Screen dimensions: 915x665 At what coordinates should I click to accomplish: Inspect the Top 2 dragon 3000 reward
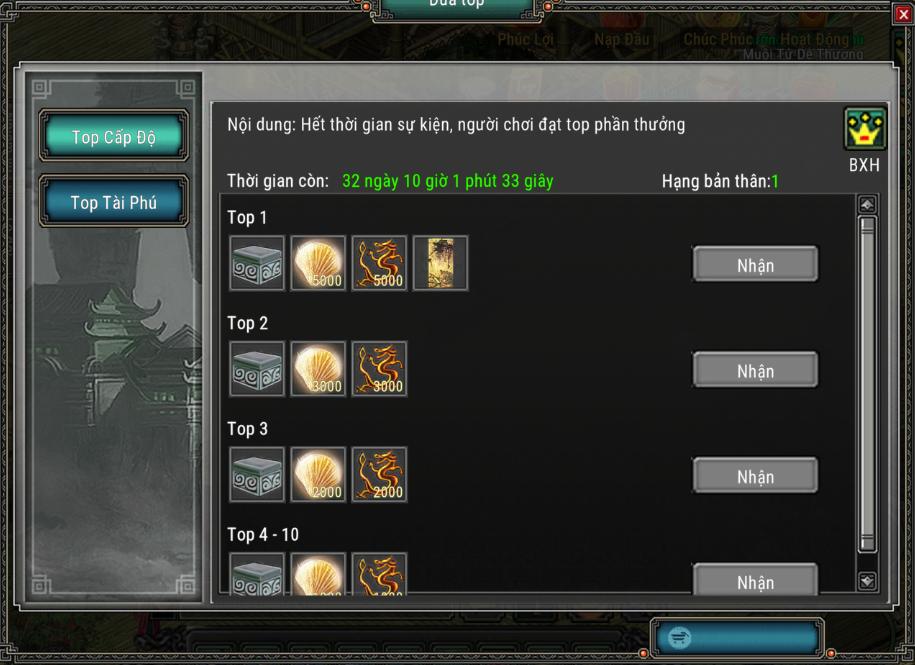(379, 369)
